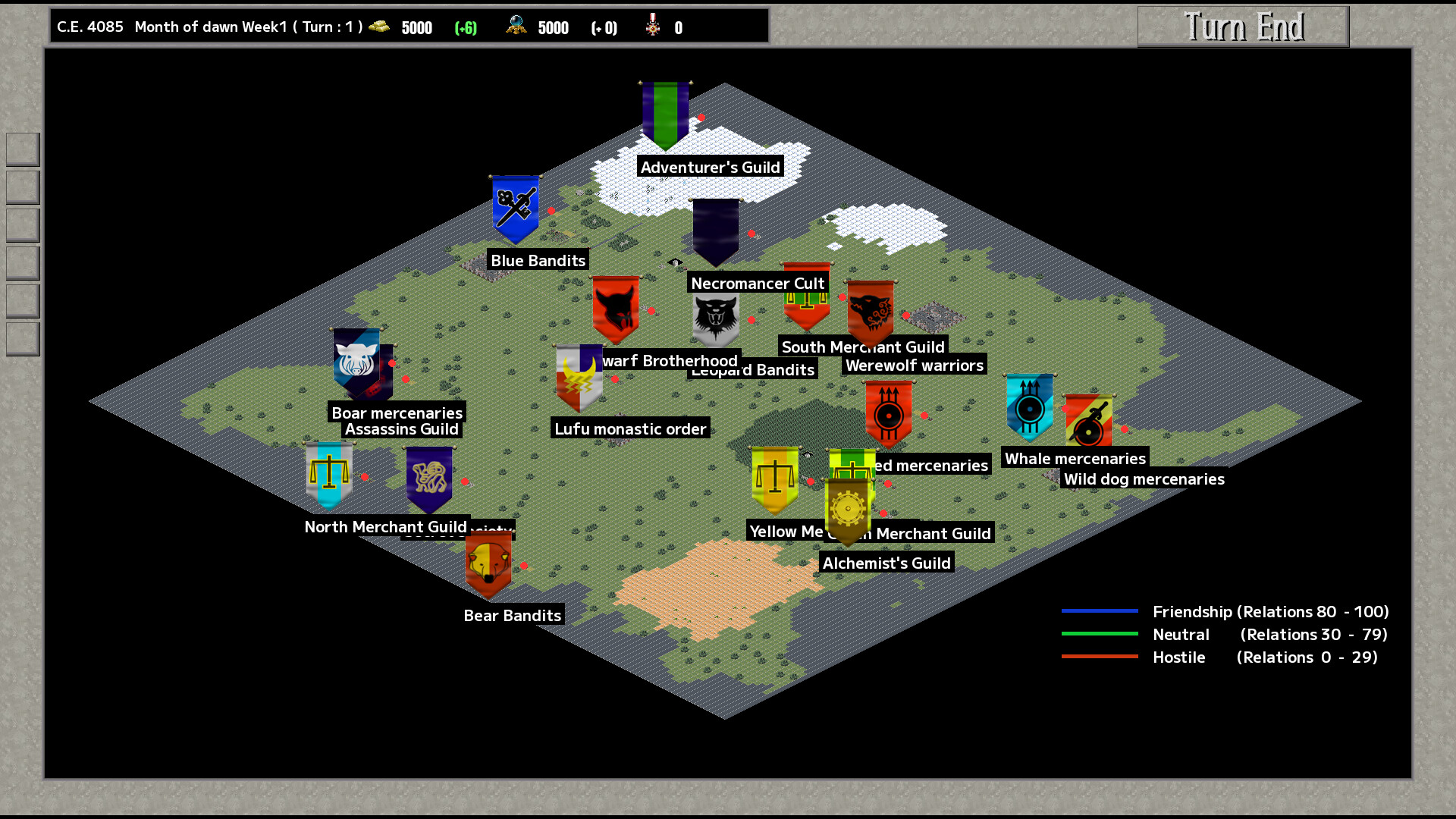Screen dimensions: 1456x819
Task: Open the South Merchant Guild banner
Action: 805,300
